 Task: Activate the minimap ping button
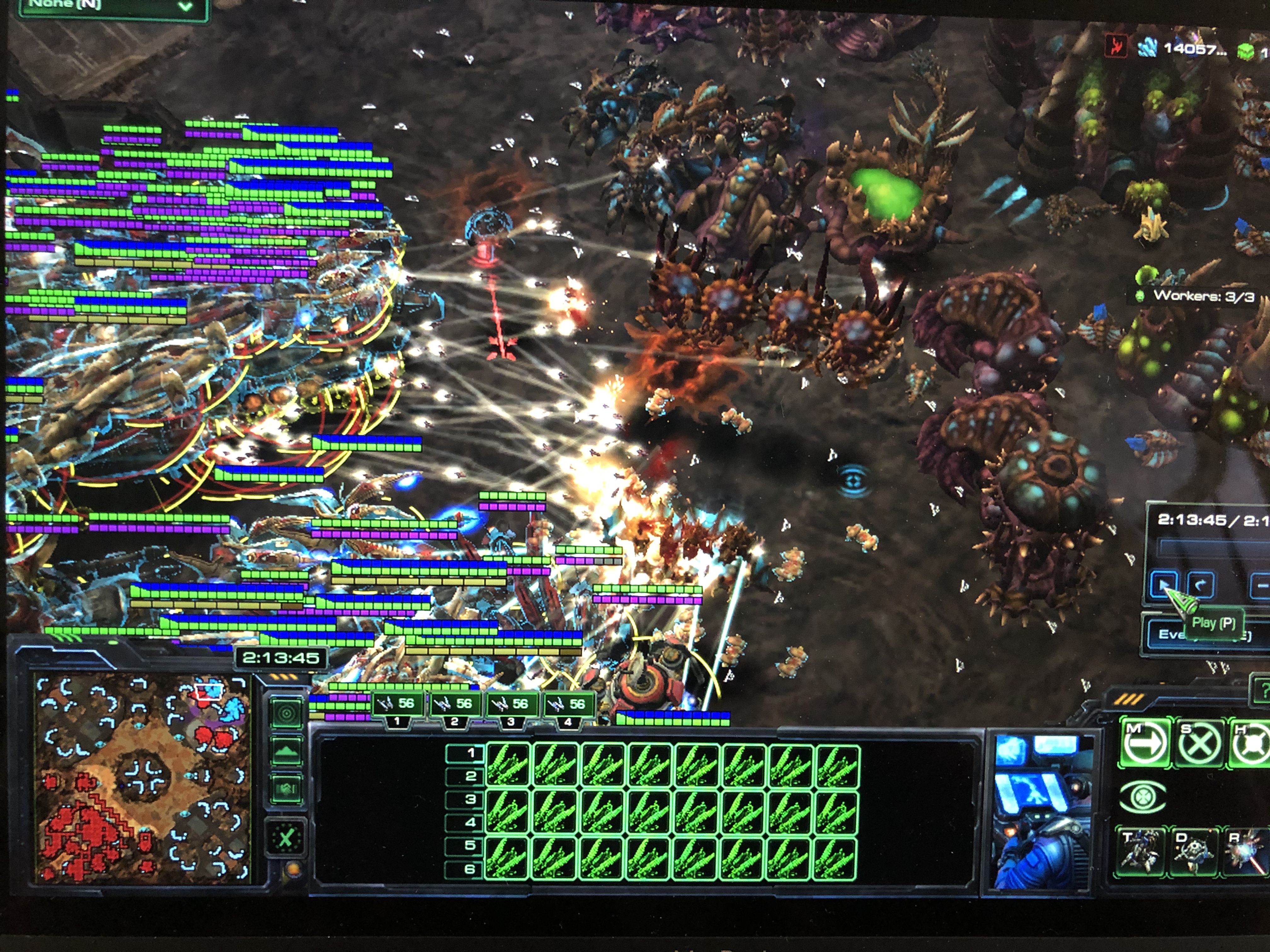[x=287, y=714]
